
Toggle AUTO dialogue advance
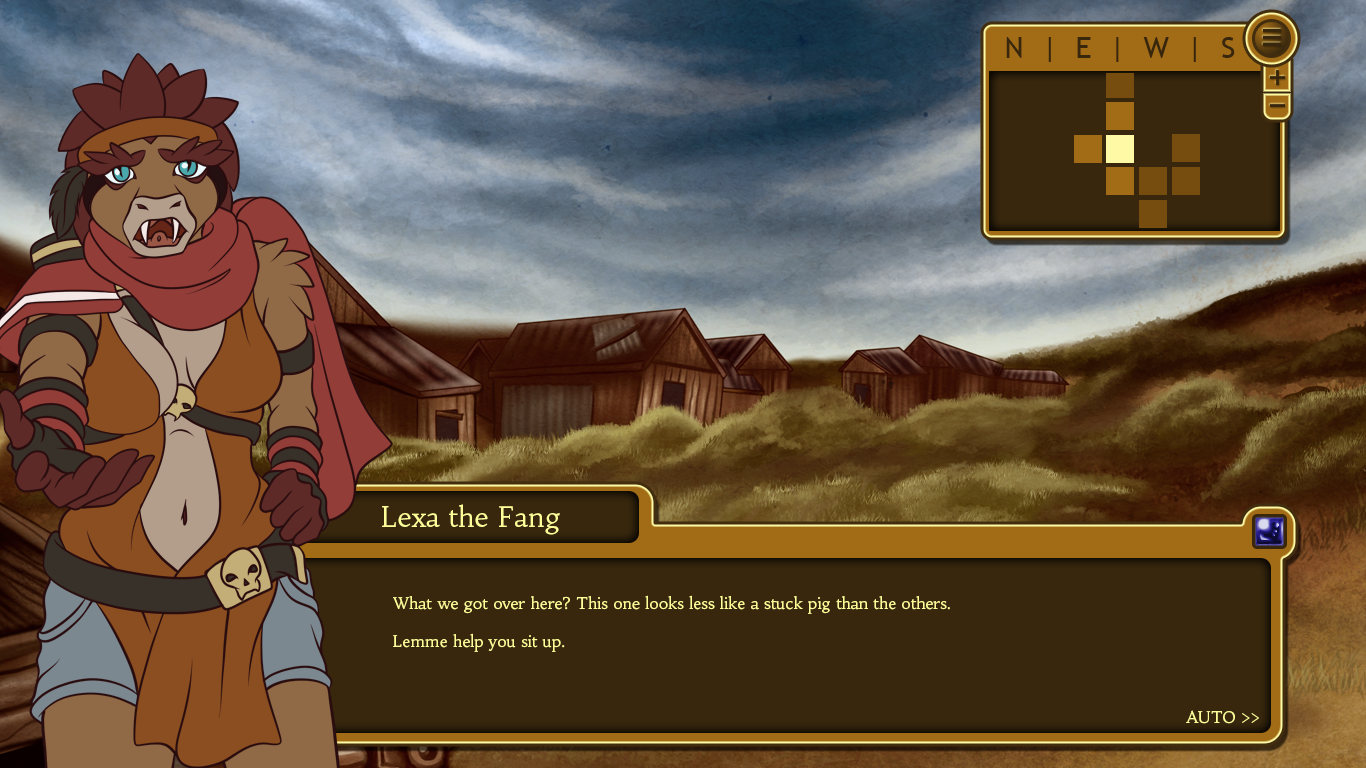pos(1222,717)
